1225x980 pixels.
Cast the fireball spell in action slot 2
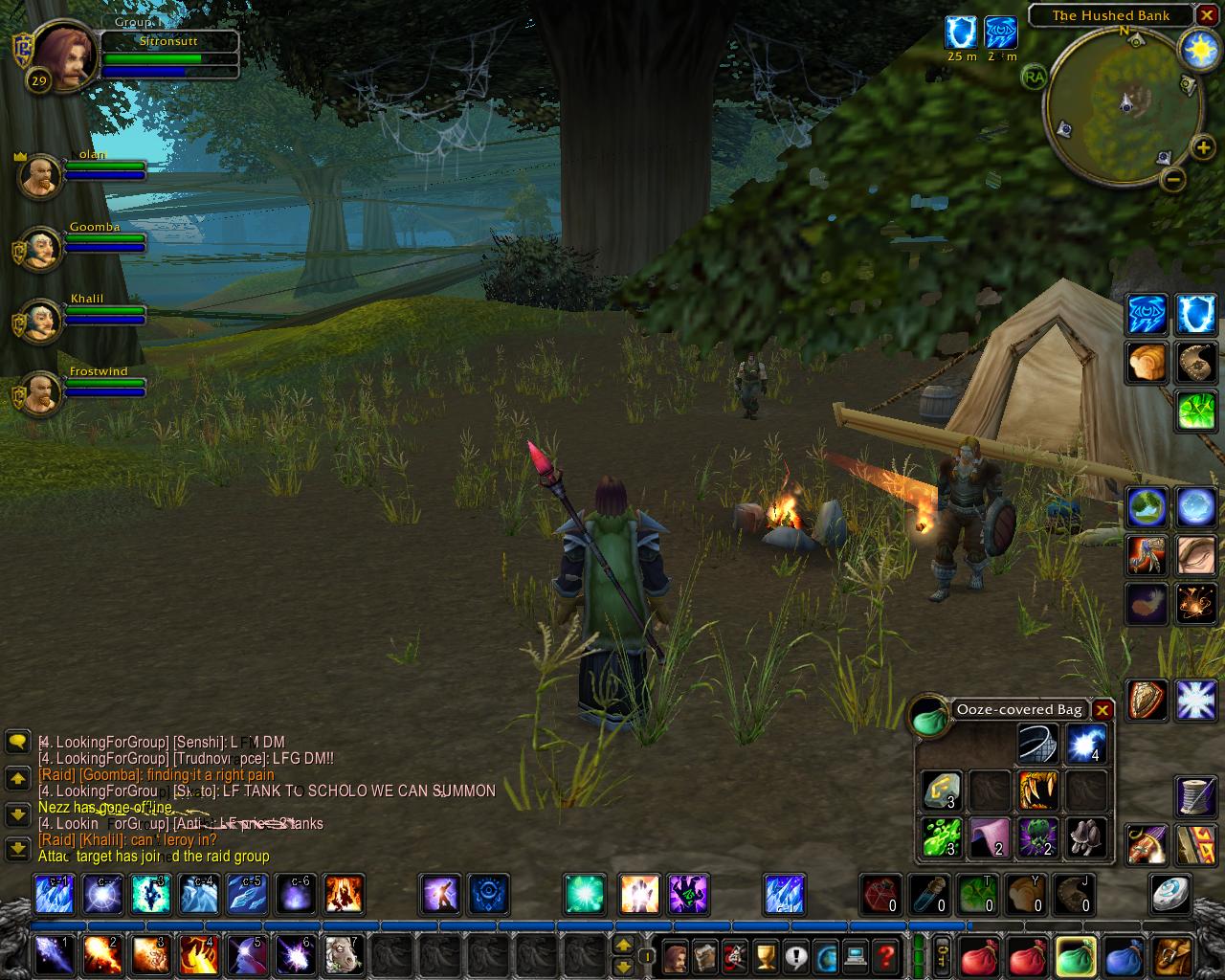coord(101,955)
